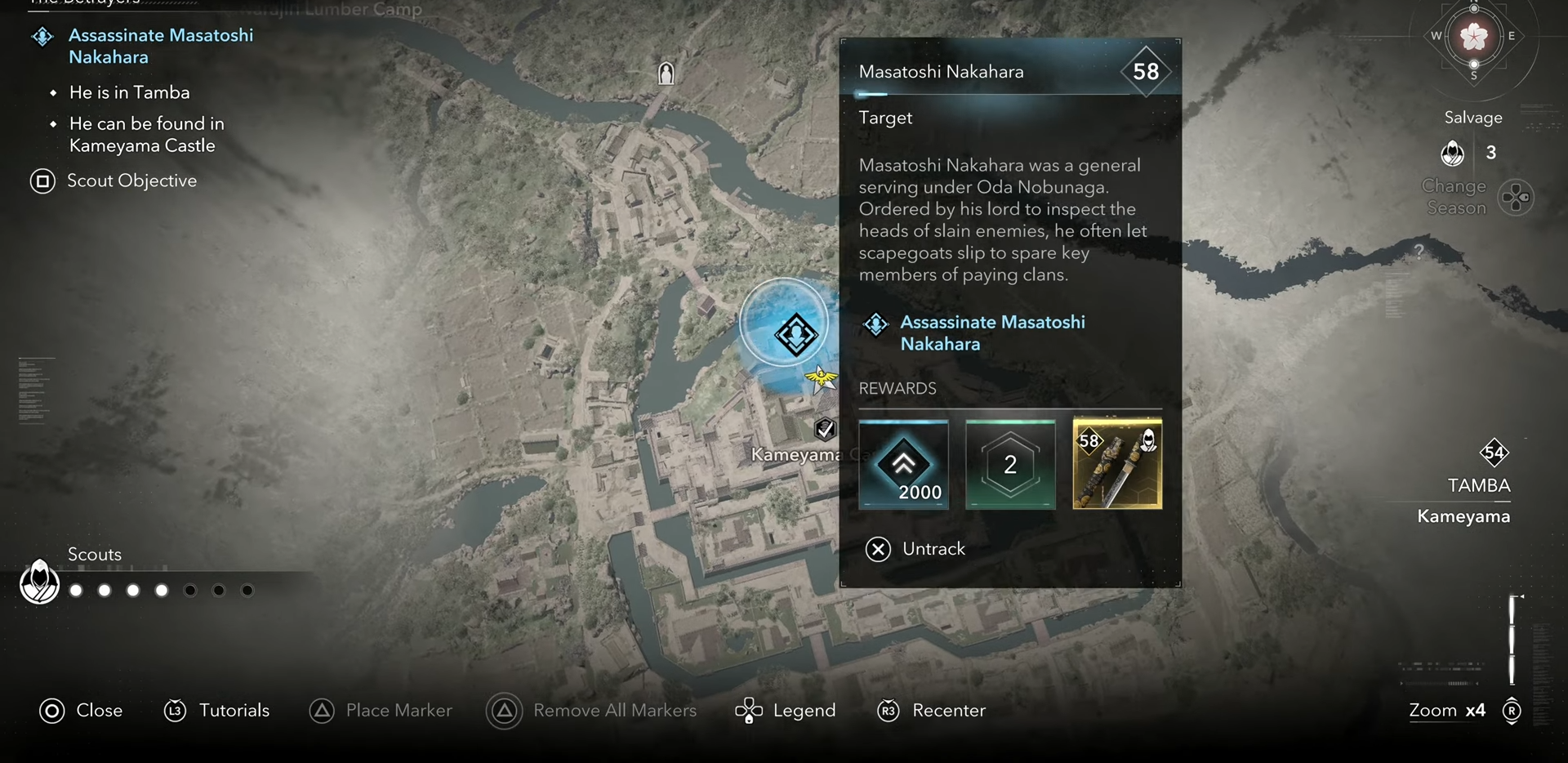Close the world map
1568x763 pixels.
pyautogui.click(x=81, y=711)
